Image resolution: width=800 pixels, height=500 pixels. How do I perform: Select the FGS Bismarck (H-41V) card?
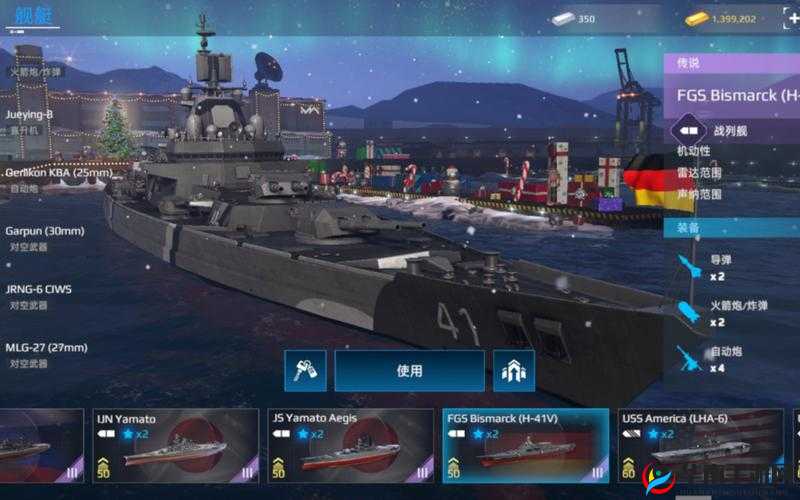click(x=524, y=446)
